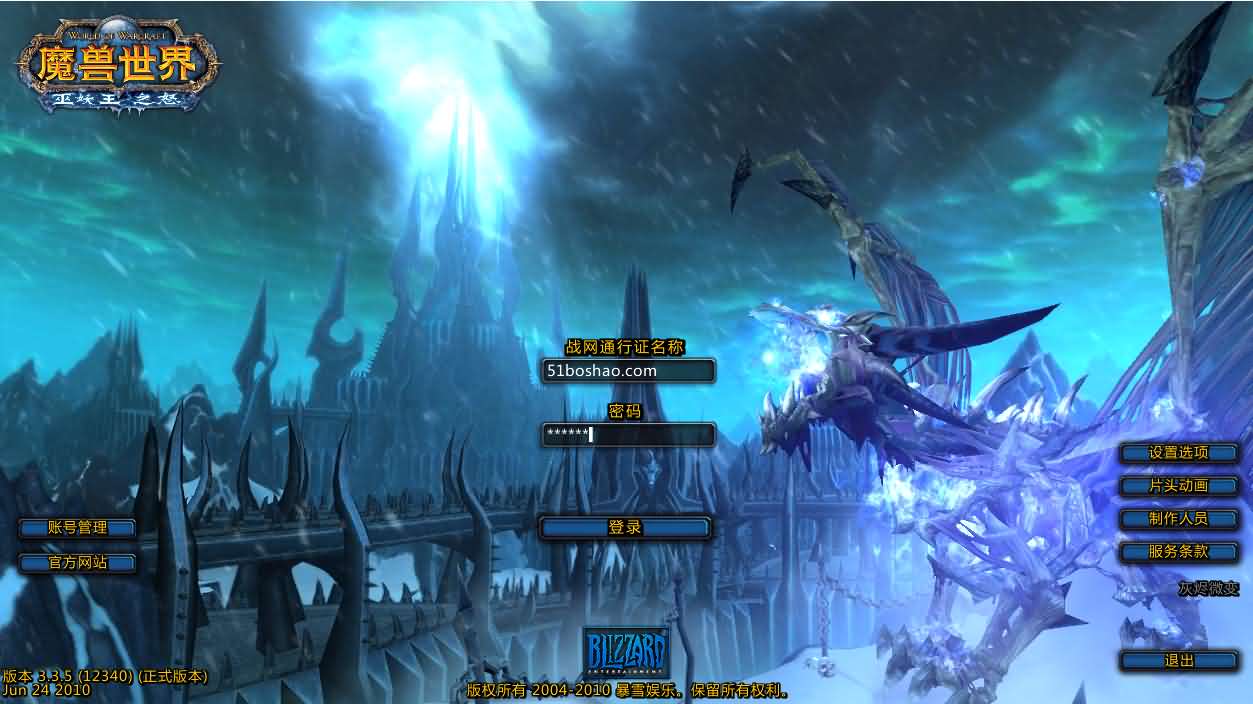Open 账号管理 account management
Viewport: 1253px width, 704px height.
click(x=78, y=527)
